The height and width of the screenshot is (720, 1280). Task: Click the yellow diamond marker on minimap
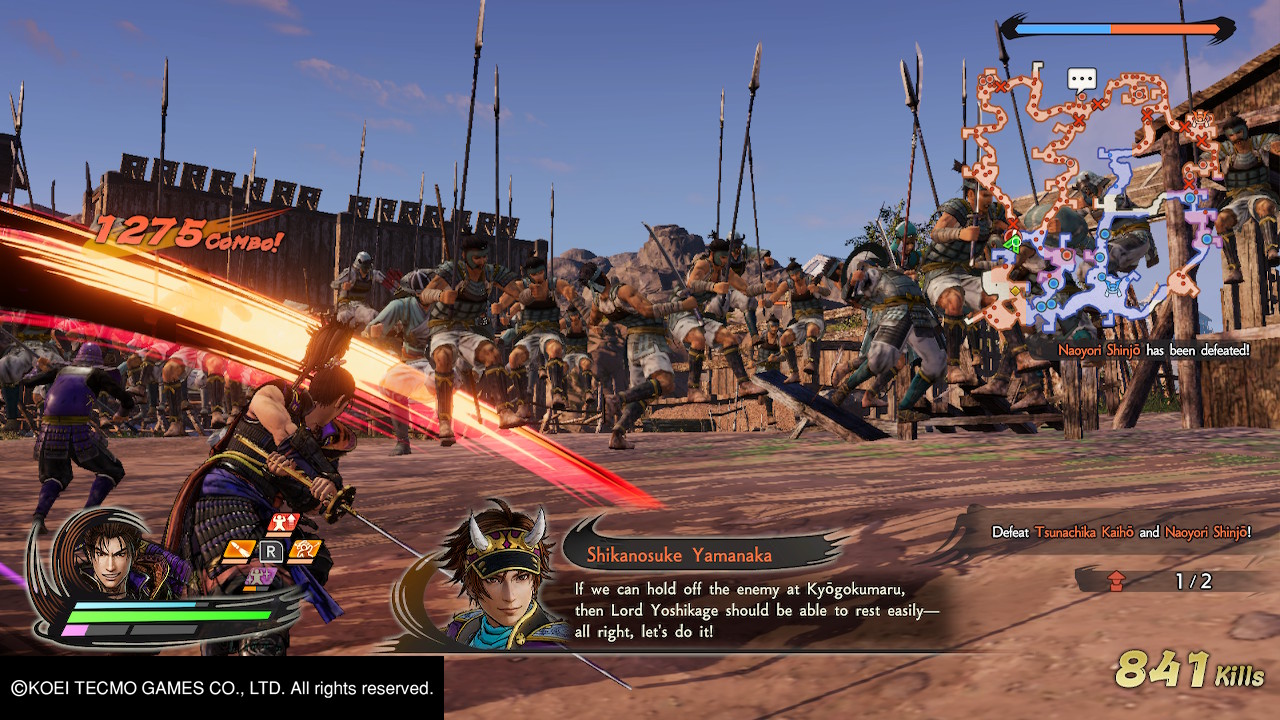click(x=1015, y=291)
